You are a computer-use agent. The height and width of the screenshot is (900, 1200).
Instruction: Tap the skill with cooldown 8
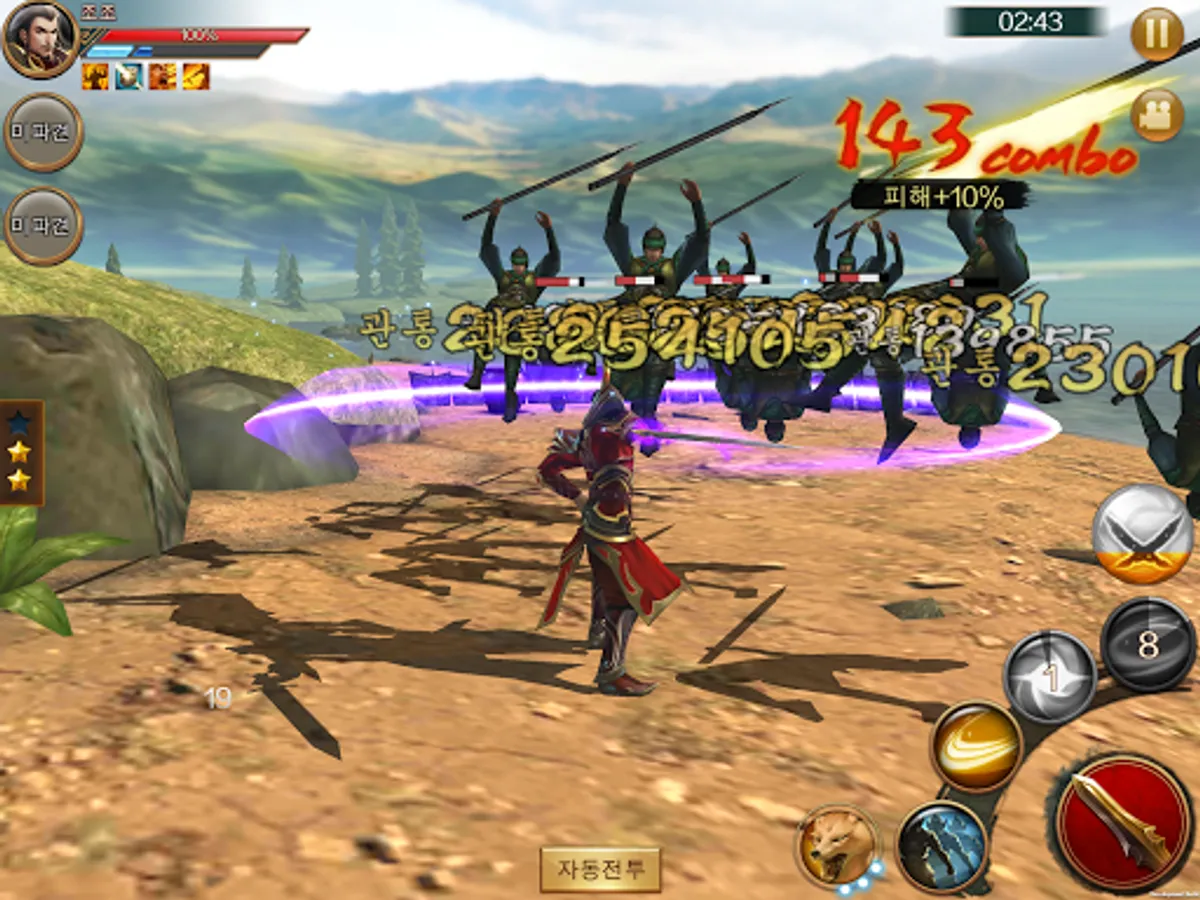click(x=1147, y=645)
